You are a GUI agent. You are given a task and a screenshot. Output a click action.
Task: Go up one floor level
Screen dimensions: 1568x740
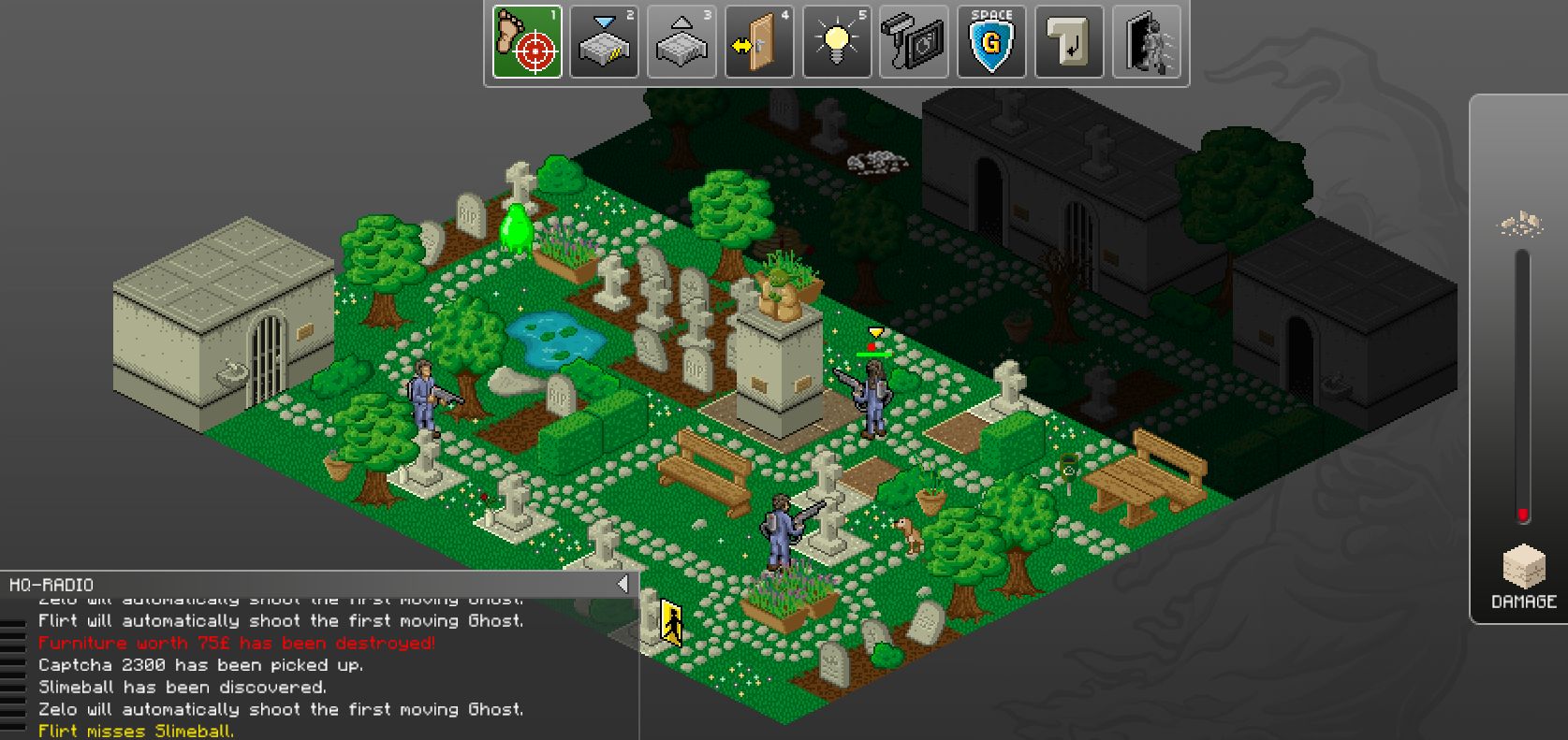click(681, 42)
